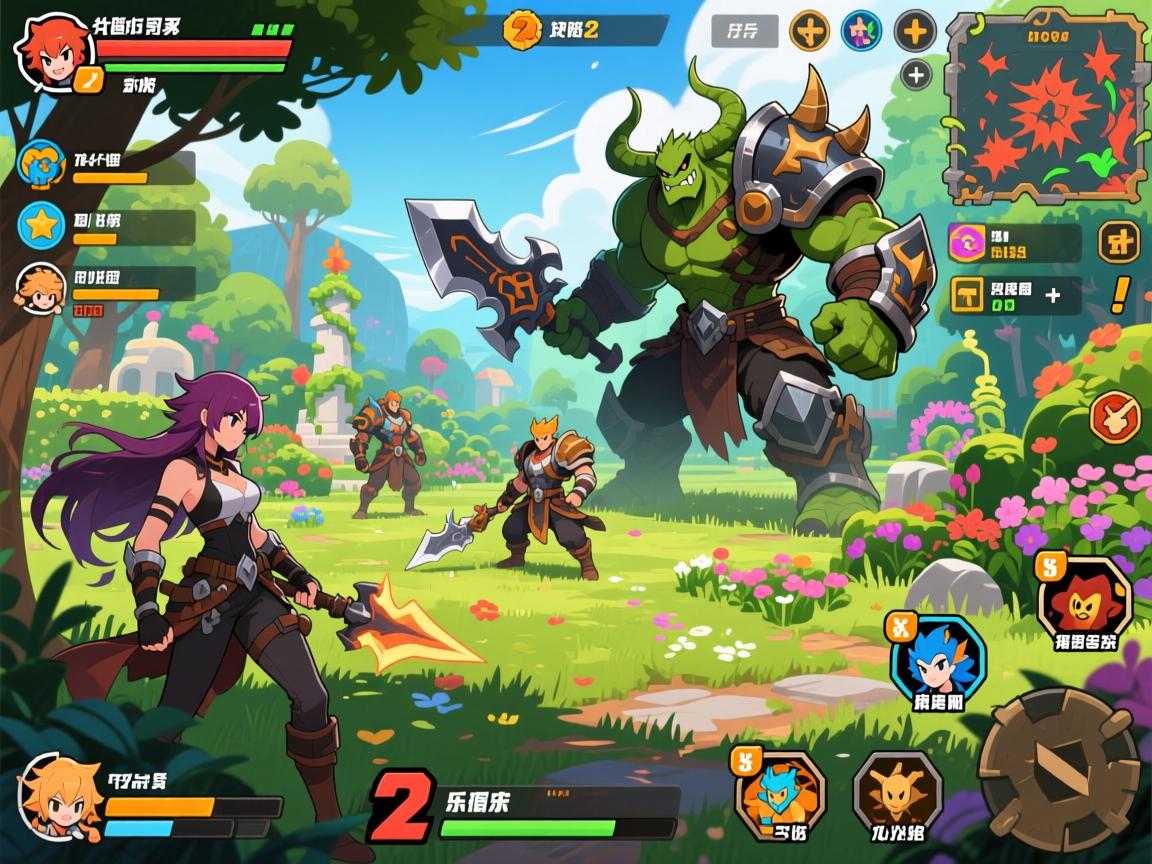Open the minimap with red burst markers
This screenshot has width=1152, height=864.
tap(1047, 107)
